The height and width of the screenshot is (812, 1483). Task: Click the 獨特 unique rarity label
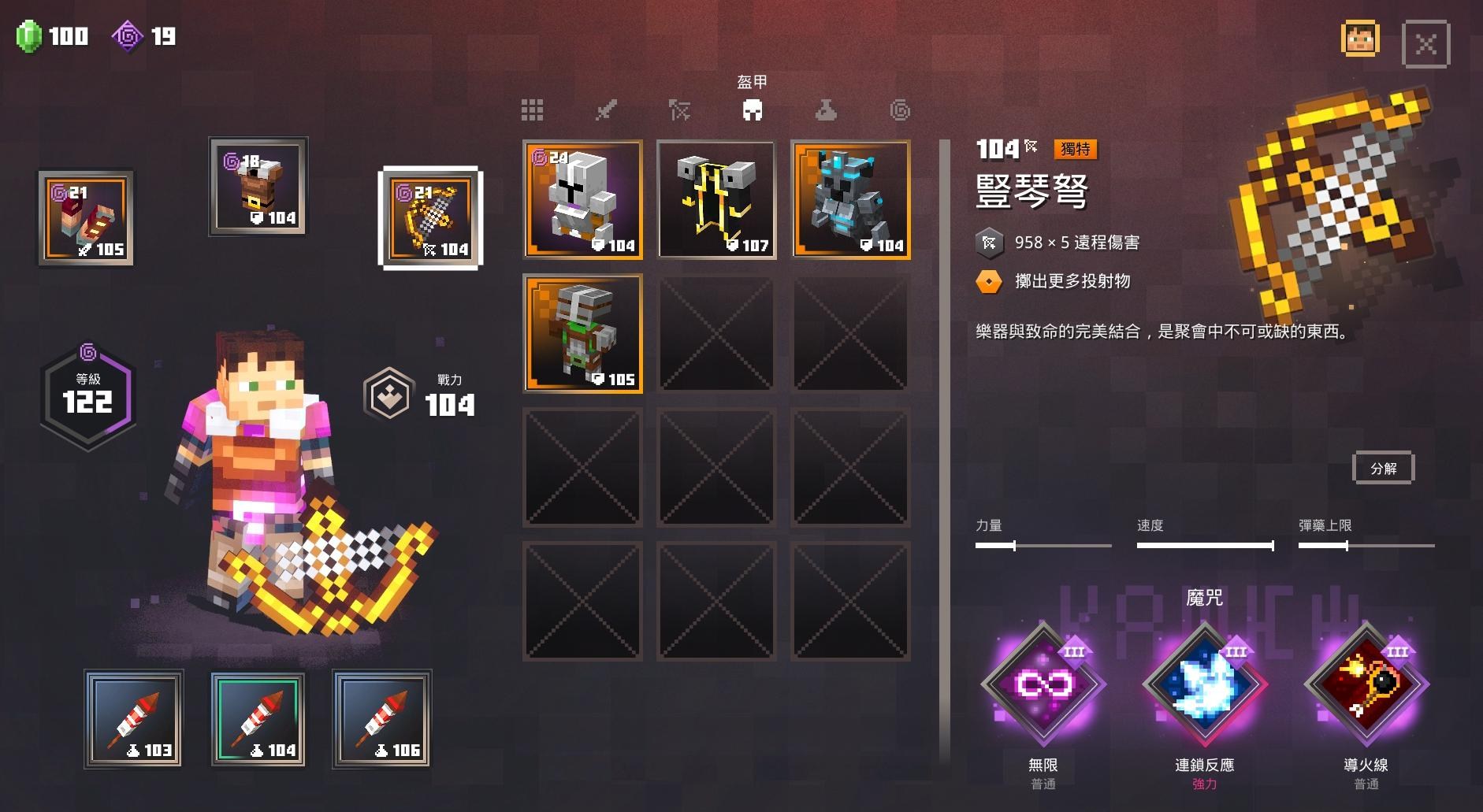pos(1076,149)
